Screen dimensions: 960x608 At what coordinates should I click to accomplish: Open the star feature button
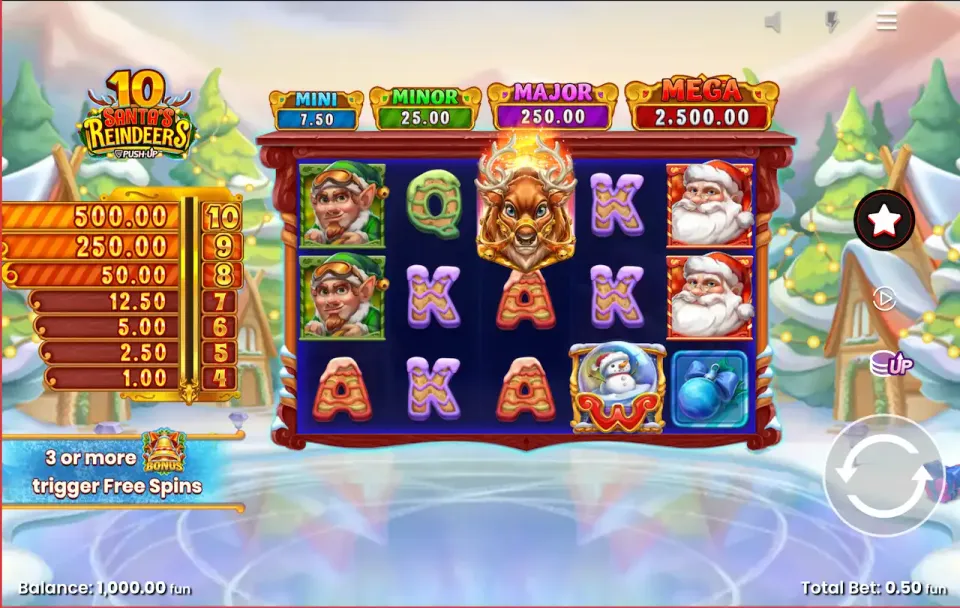(884, 220)
